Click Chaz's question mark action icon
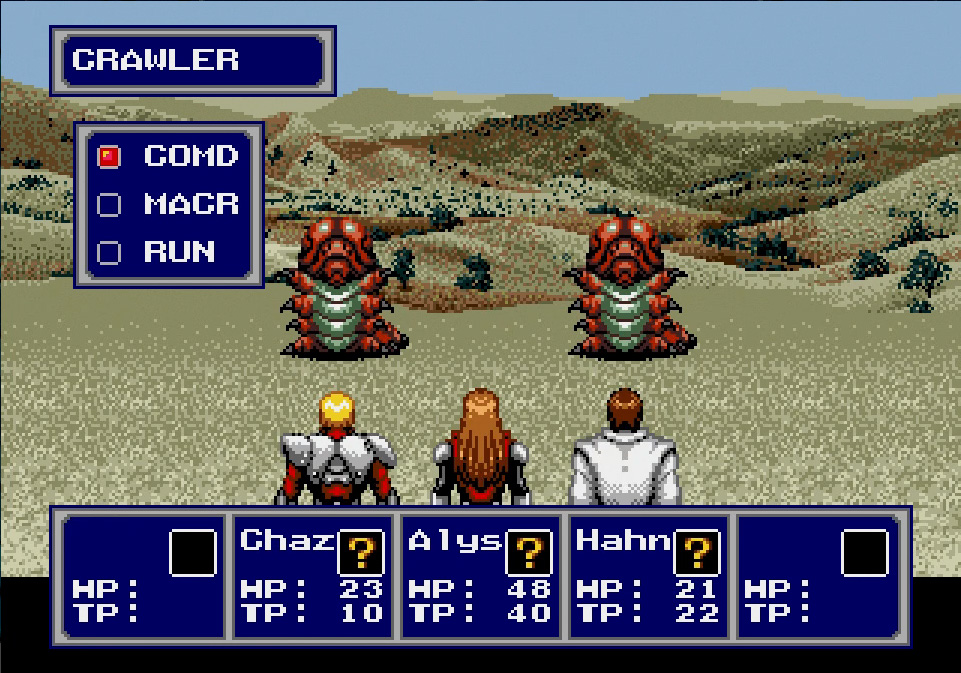961x673 pixels. (x=361, y=553)
